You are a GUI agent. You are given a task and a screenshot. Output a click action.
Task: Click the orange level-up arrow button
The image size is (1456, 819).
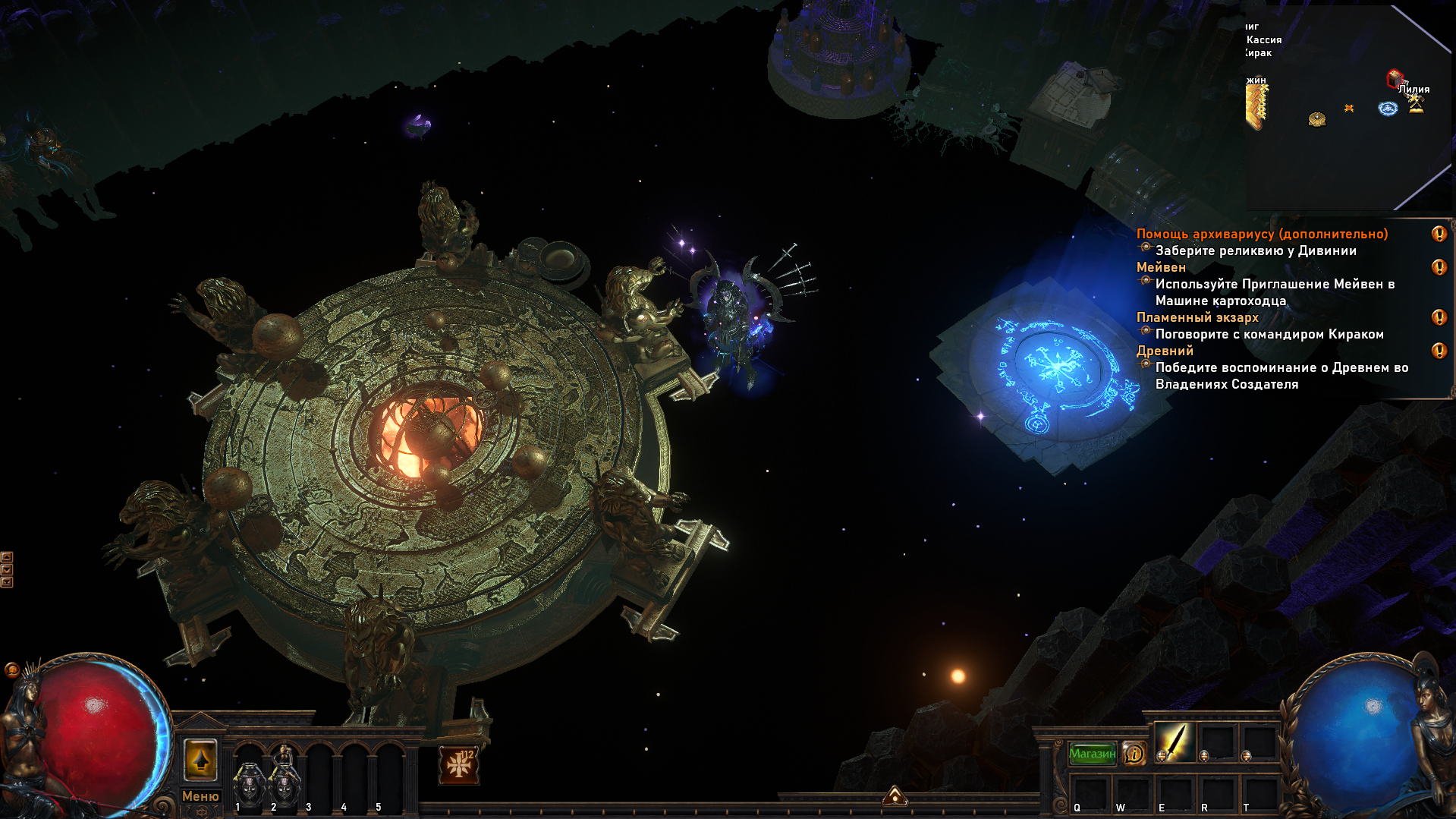(200, 760)
